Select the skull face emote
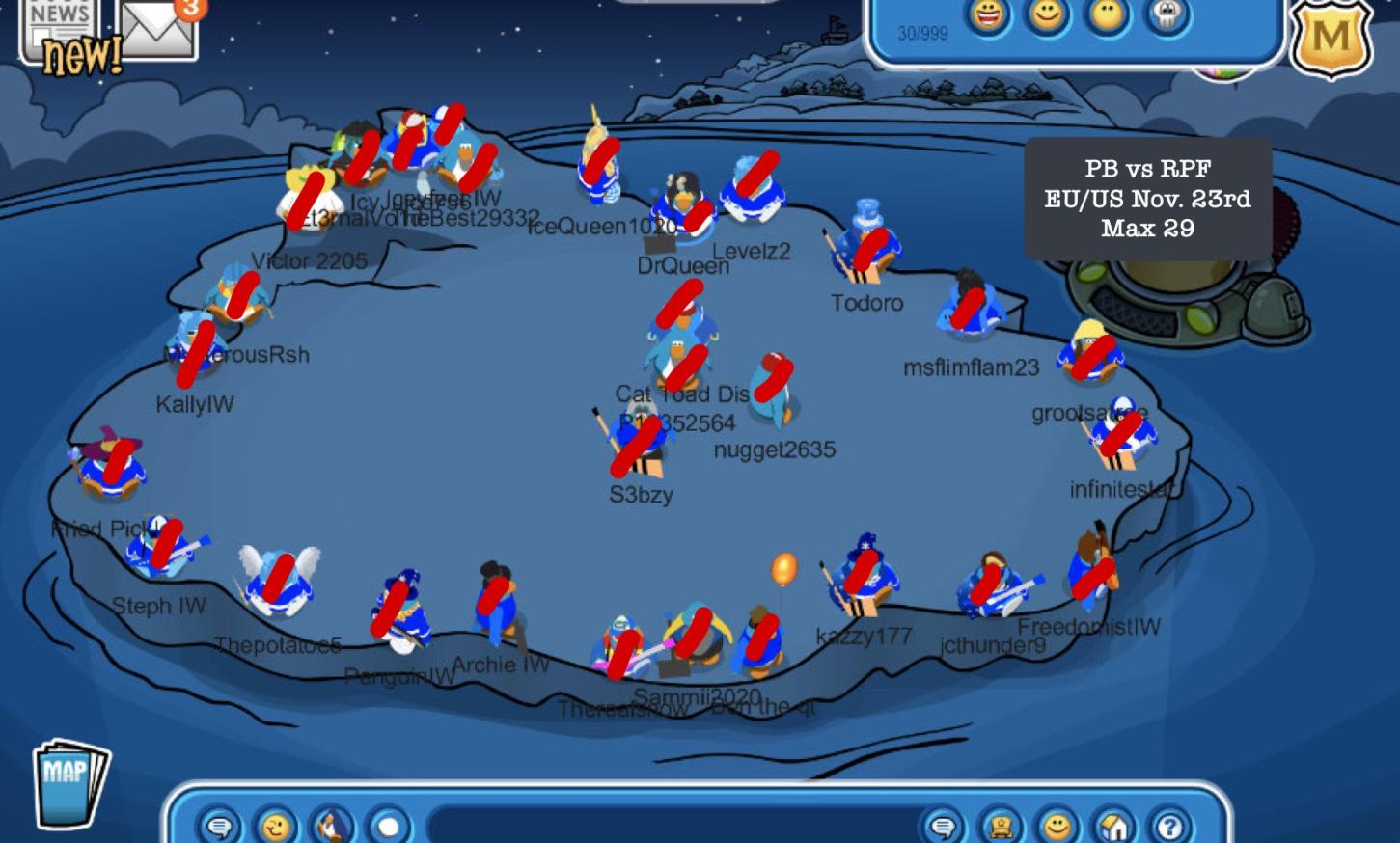The height and width of the screenshot is (843, 1400). 1167,16
